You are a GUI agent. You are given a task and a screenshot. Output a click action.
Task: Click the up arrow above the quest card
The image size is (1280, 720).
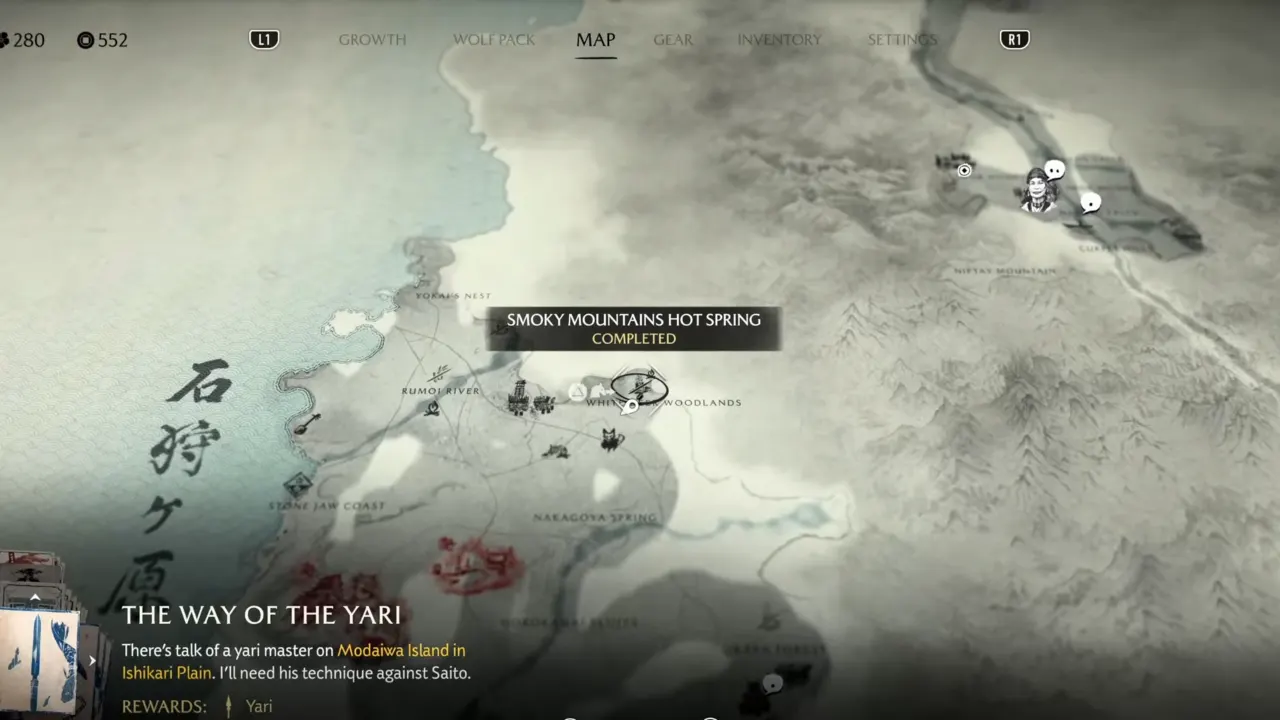35,597
